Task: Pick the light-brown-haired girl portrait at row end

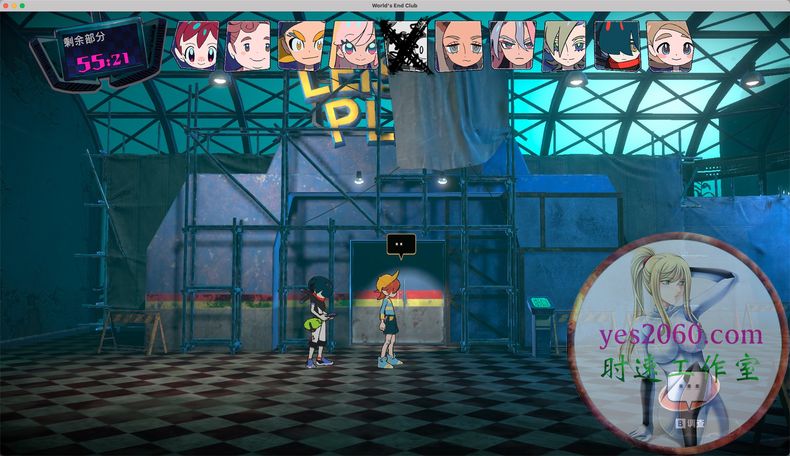Action: [669, 46]
